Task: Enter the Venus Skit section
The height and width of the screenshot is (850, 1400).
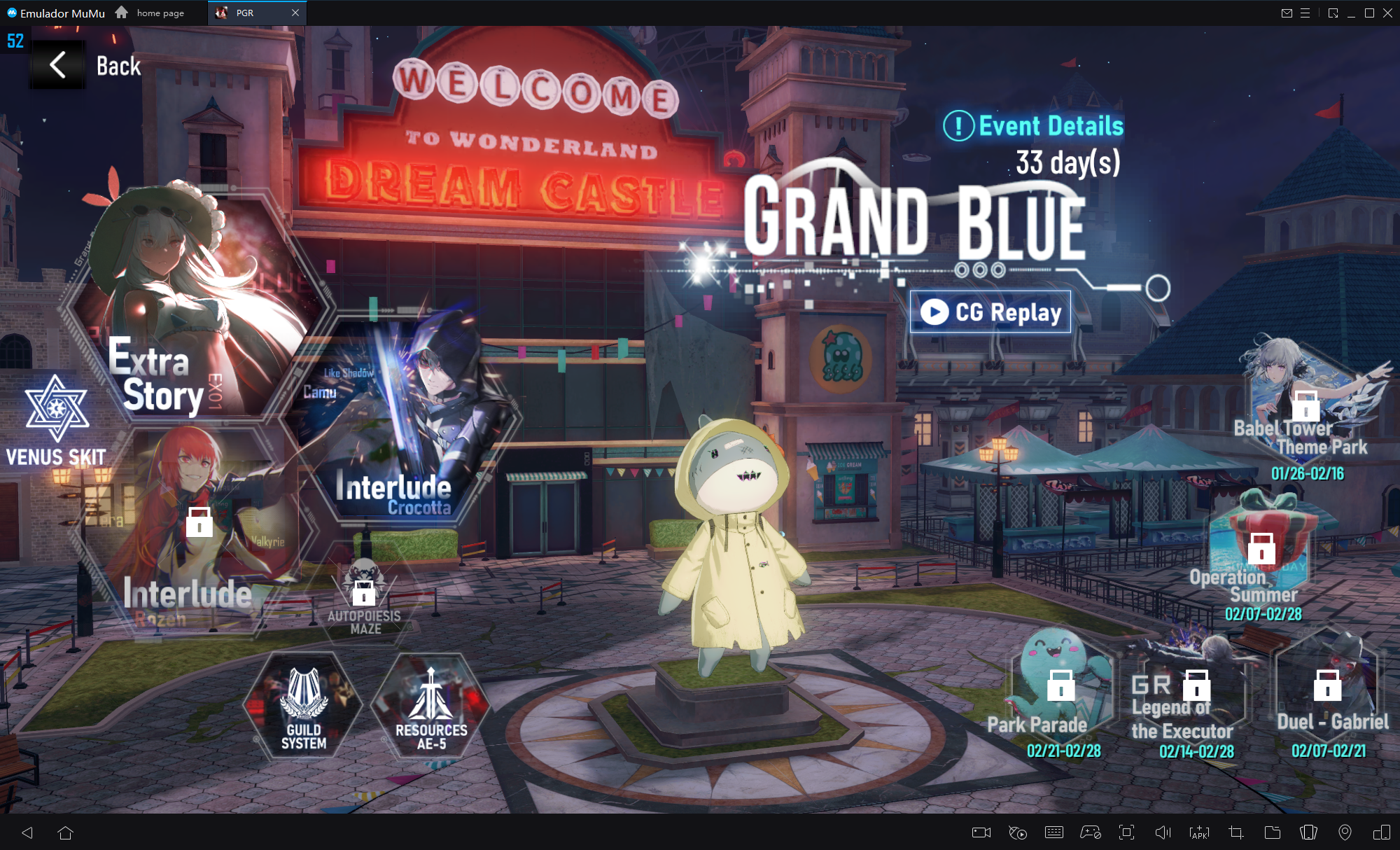Action: point(56,421)
